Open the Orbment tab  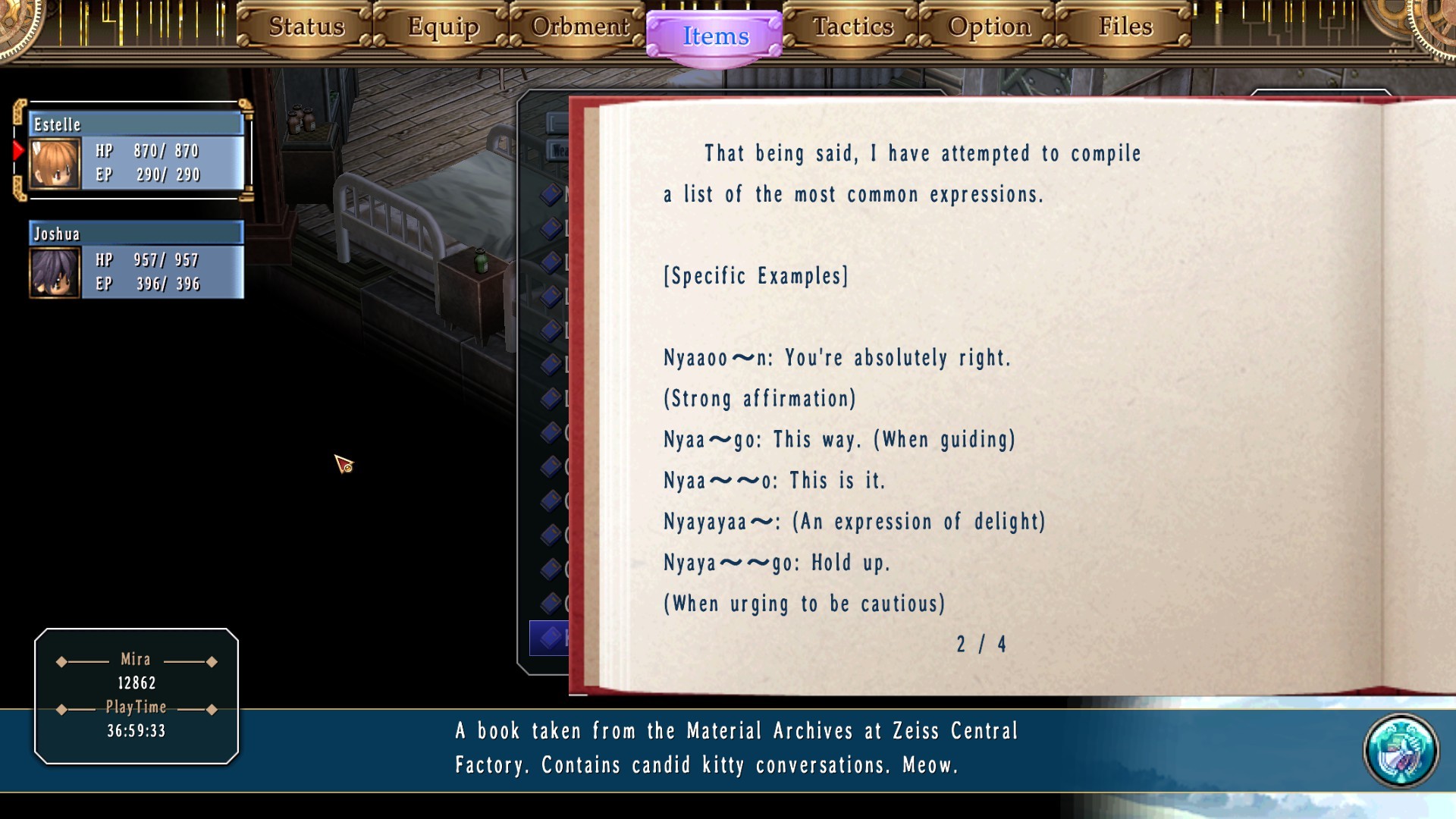(x=579, y=27)
